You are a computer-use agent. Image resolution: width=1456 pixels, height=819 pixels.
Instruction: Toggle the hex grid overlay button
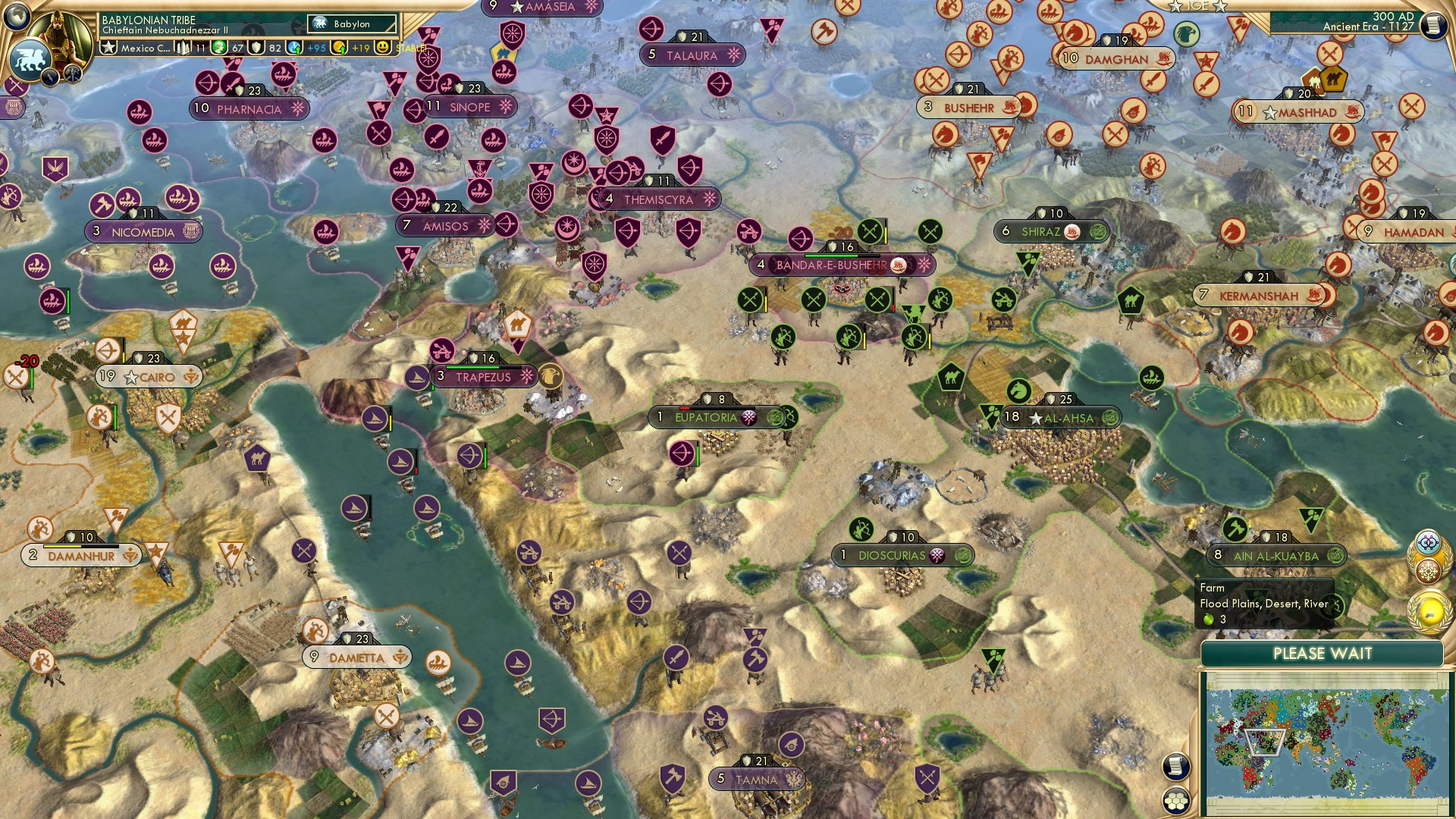(1175, 800)
